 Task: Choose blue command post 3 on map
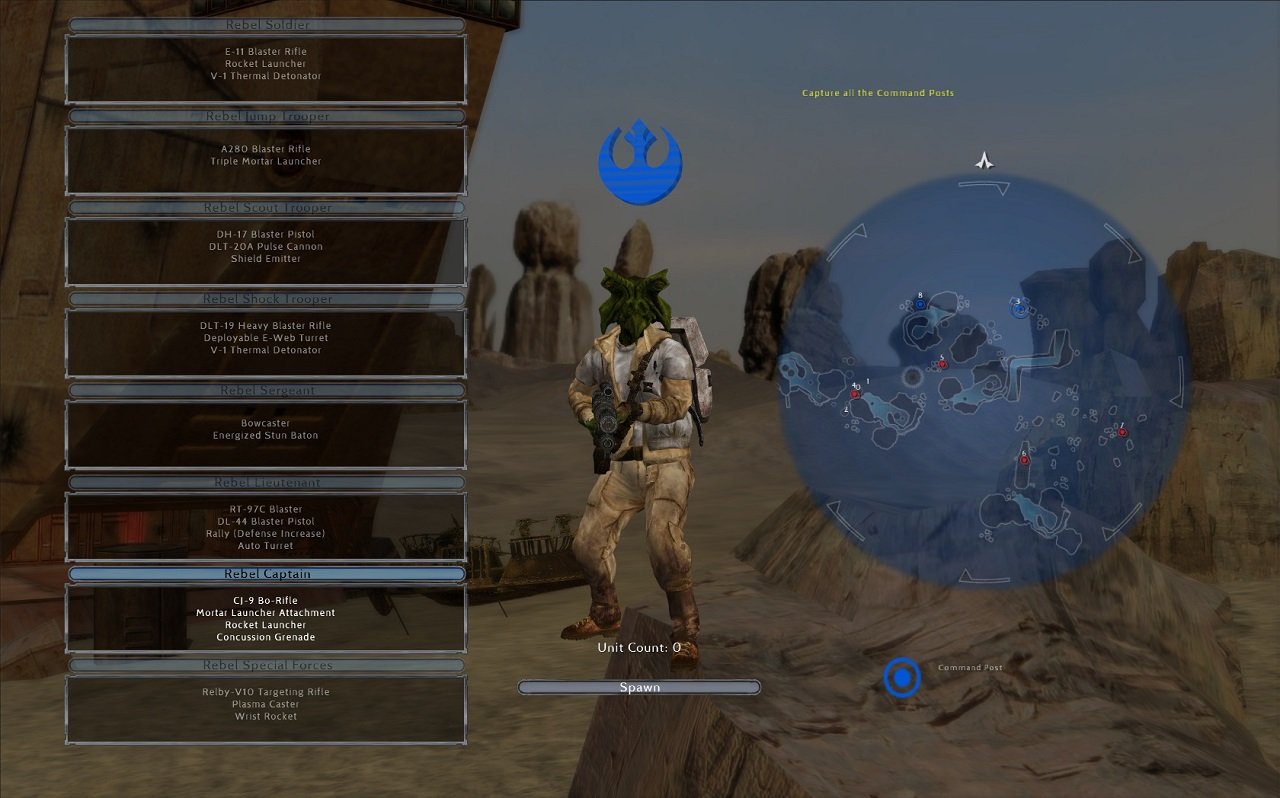(1019, 310)
